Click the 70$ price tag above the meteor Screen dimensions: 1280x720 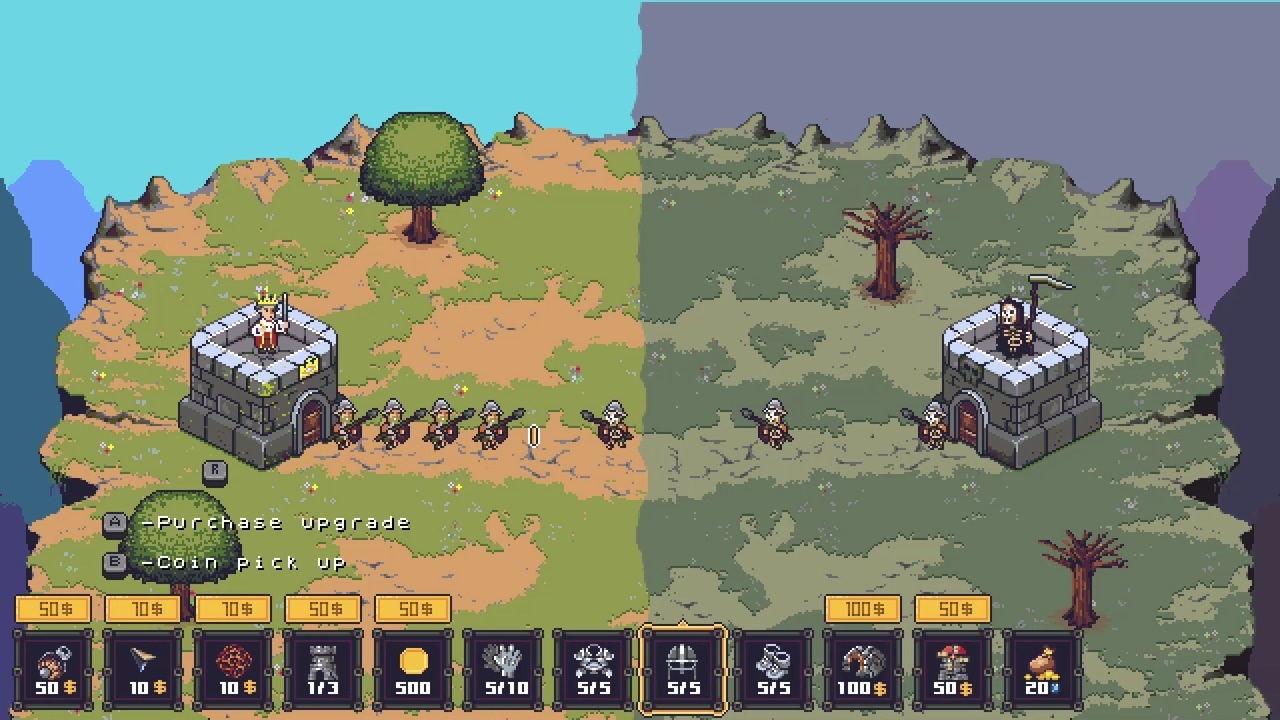(233, 608)
